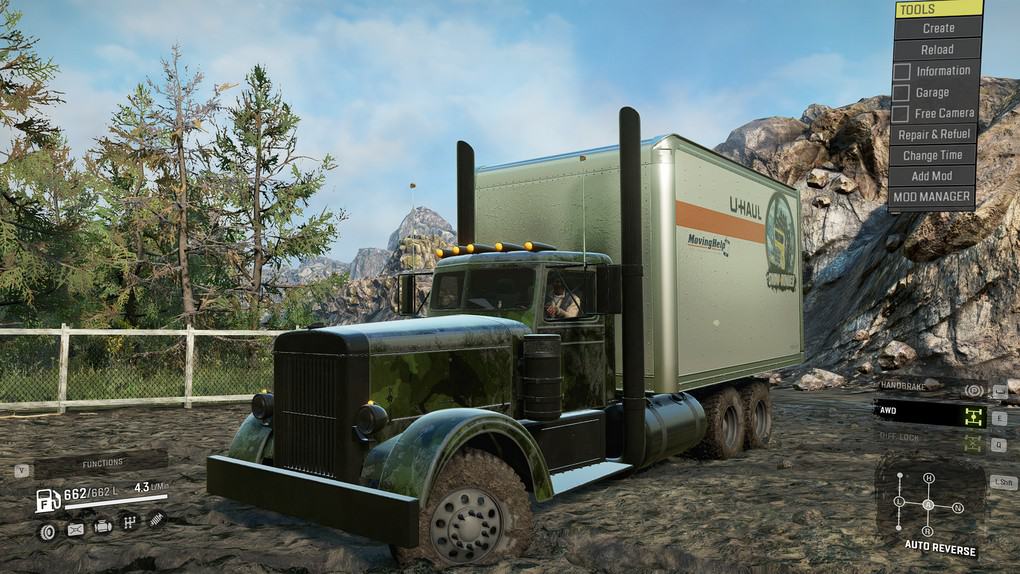Select the H gear on the gearbox
The height and width of the screenshot is (574, 1020).
coord(928,478)
